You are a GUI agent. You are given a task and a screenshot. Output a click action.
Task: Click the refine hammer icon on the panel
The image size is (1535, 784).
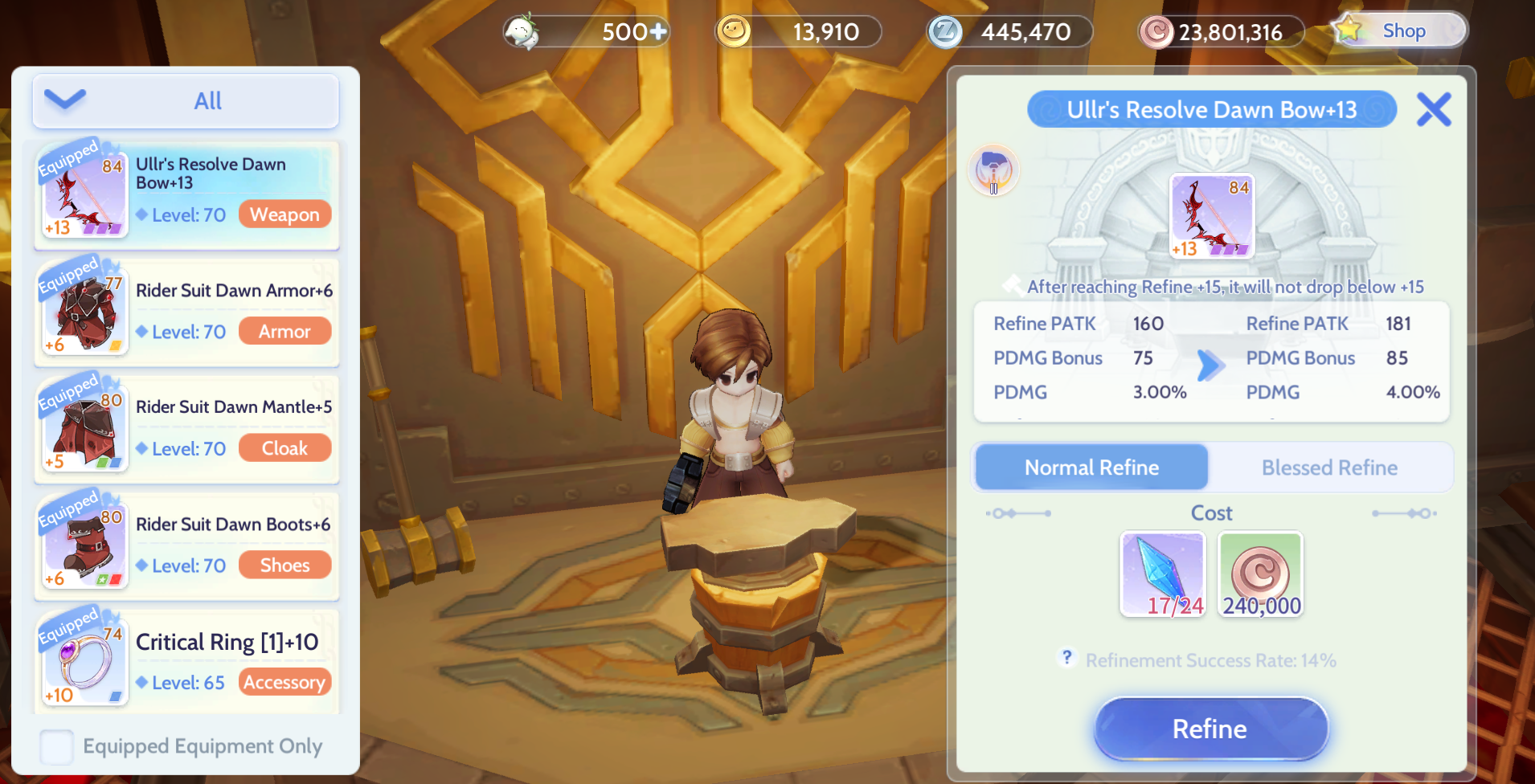point(993,170)
